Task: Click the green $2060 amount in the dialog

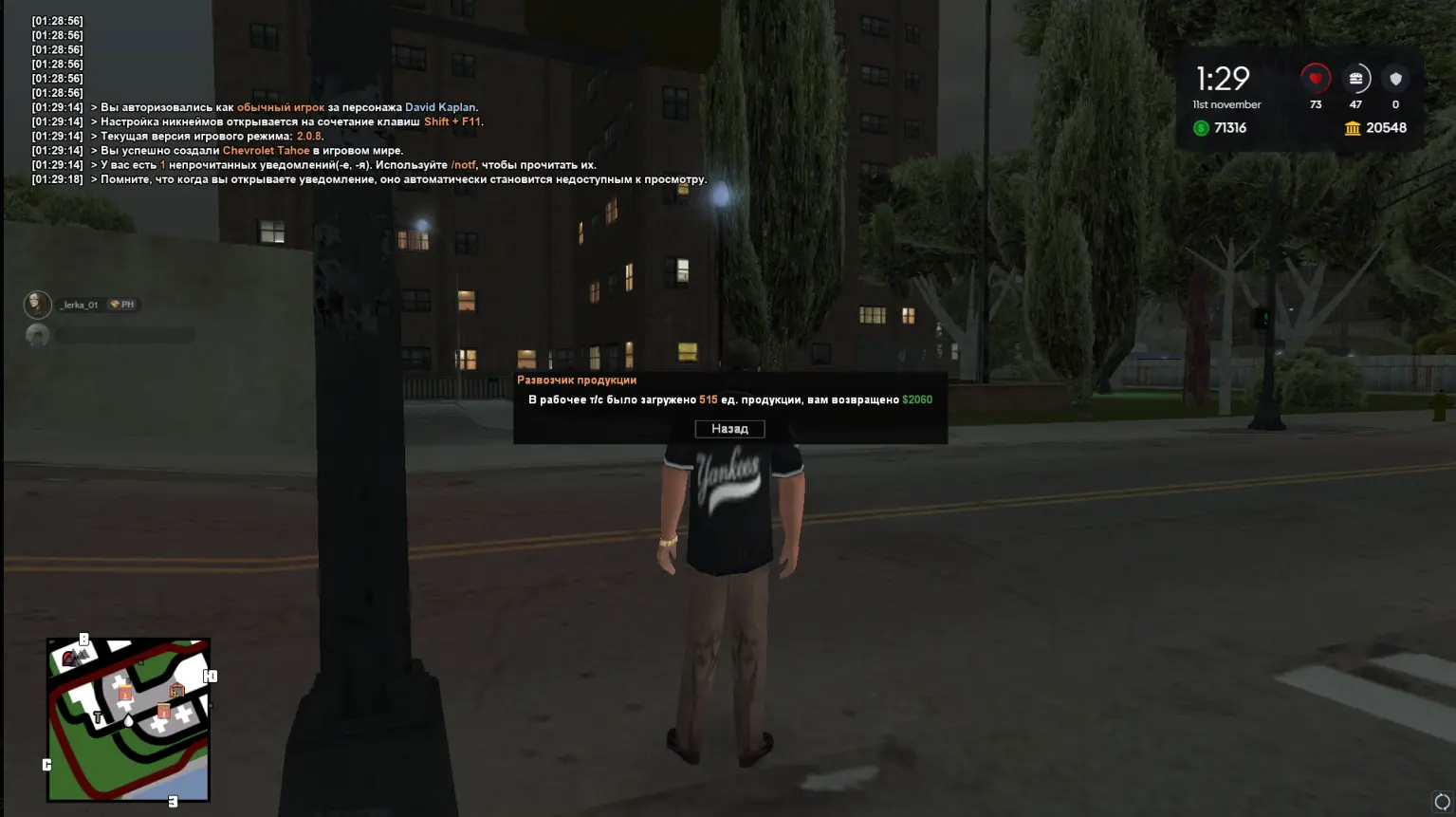Action: tap(916, 399)
